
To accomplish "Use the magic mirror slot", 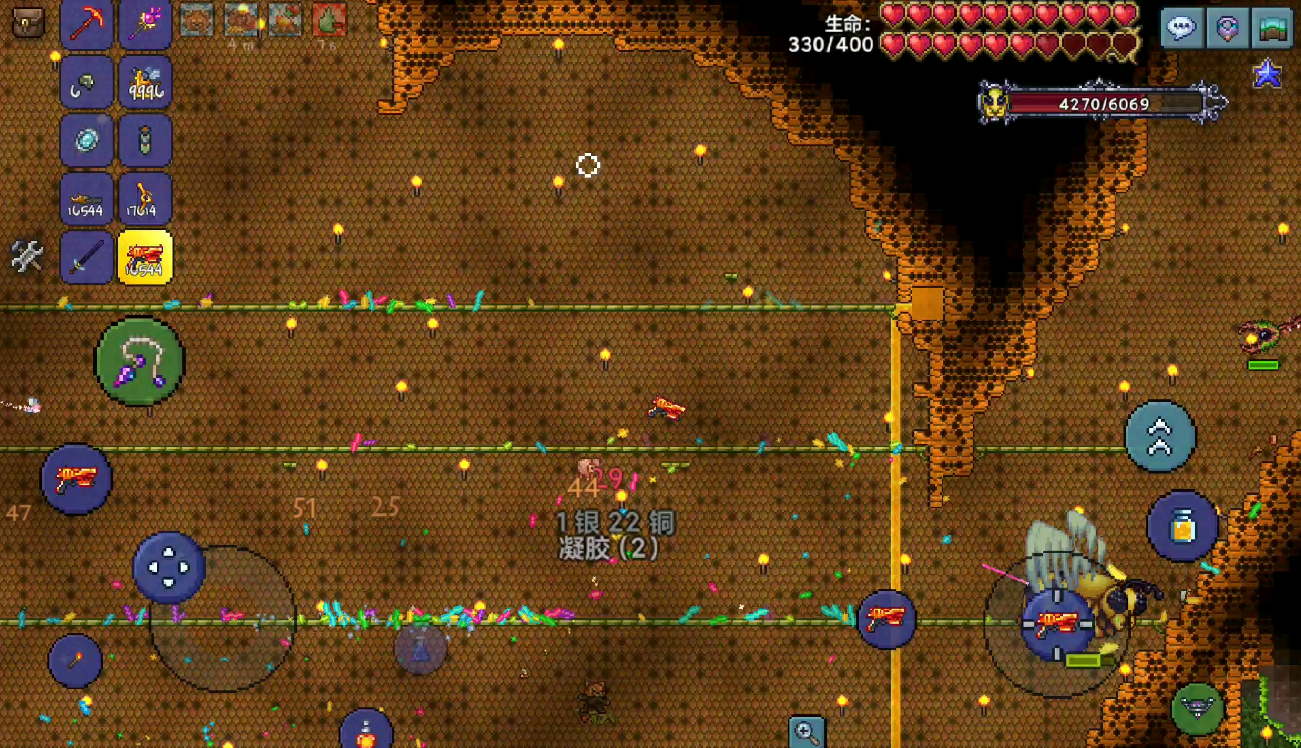I will click(x=86, y=140).
